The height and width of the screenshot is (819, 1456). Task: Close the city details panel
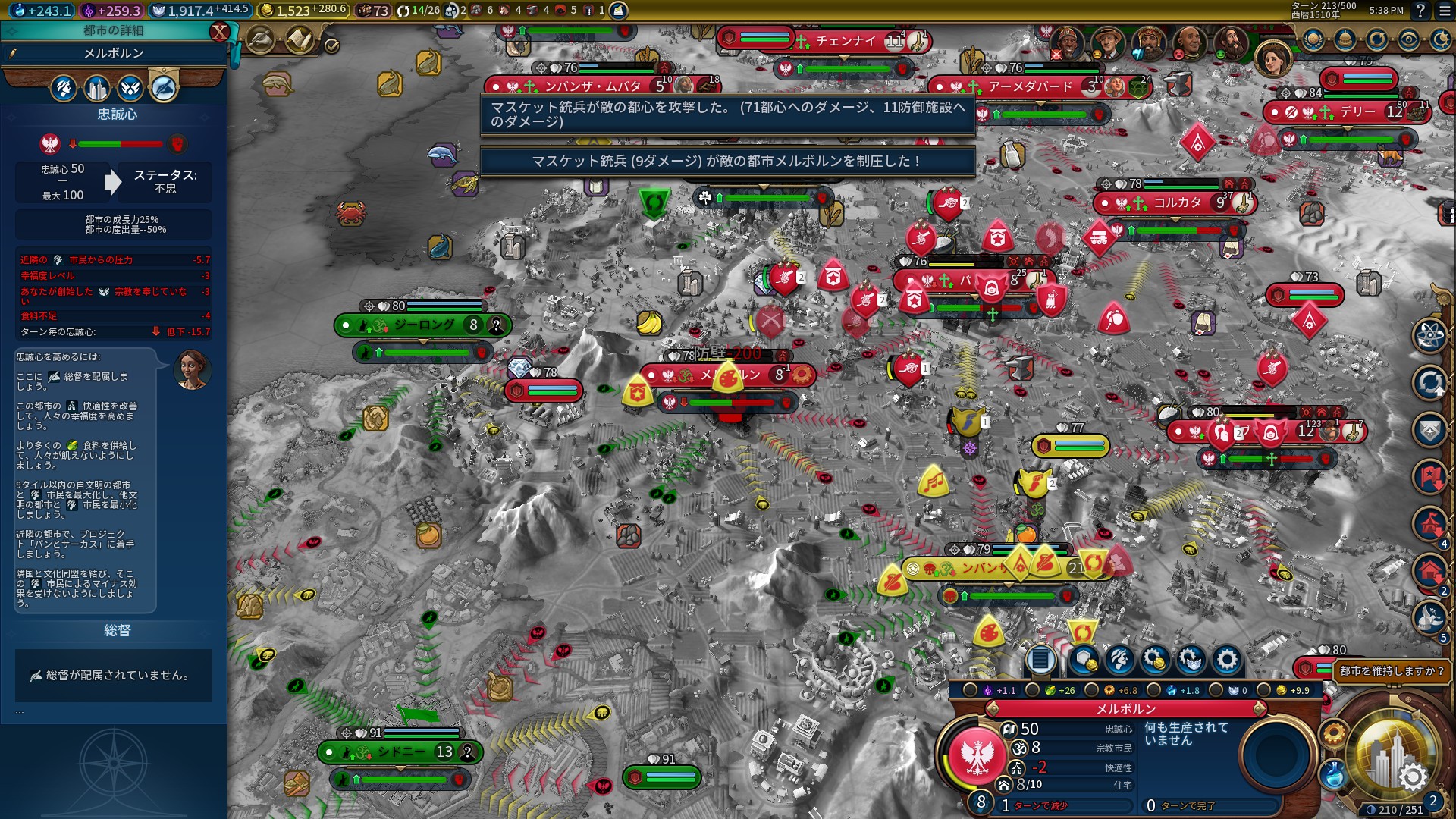click(219, 31)
